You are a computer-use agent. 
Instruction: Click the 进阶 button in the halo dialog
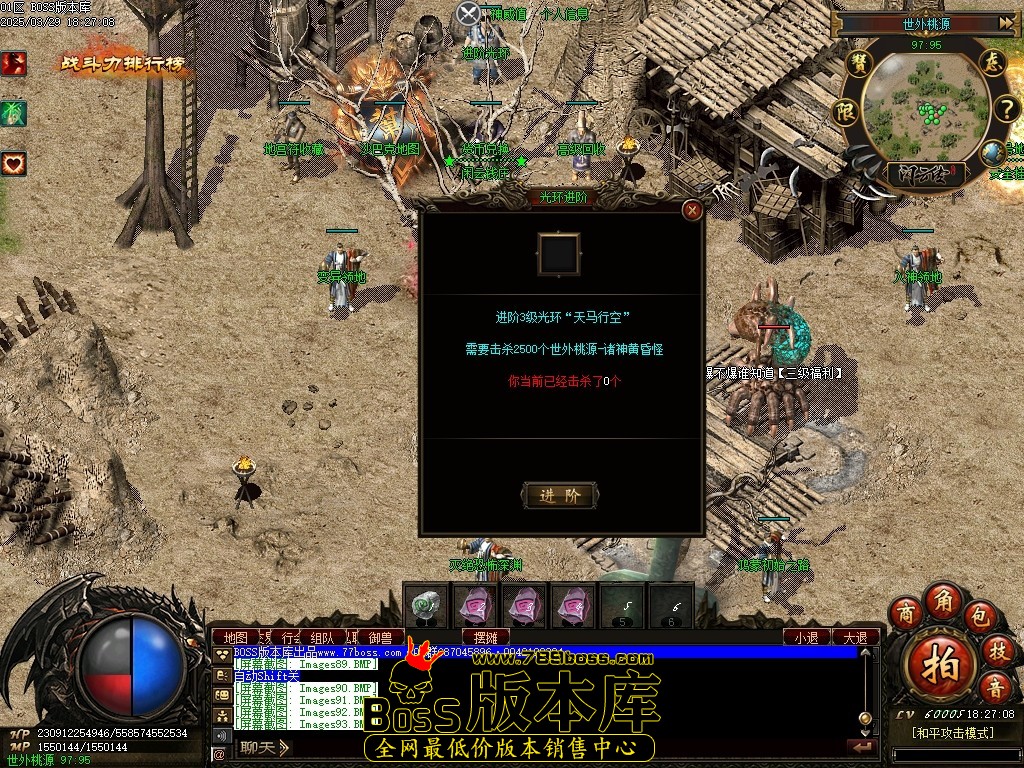pos(559,495)
